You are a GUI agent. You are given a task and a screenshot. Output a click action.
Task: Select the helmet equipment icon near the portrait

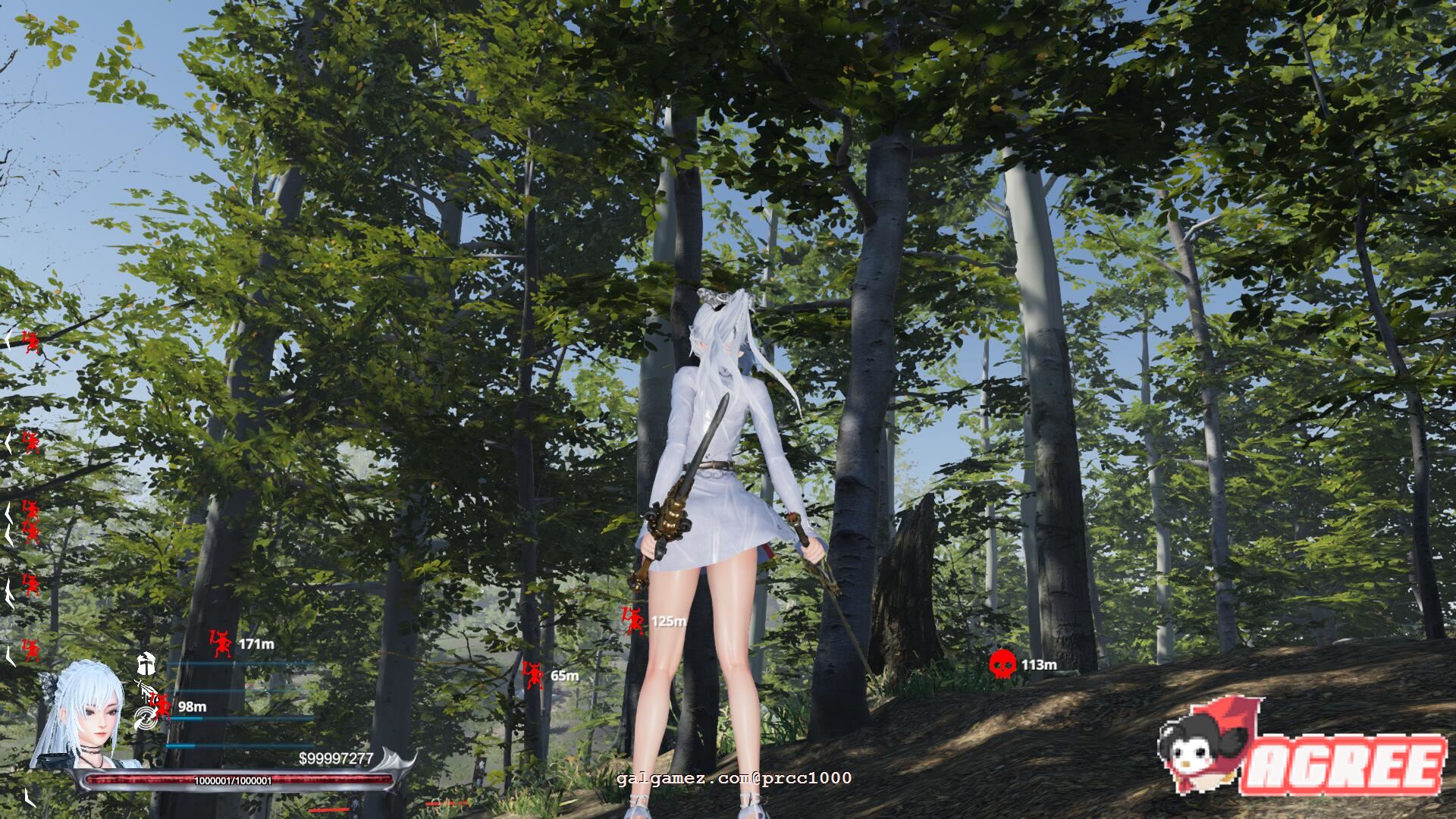coord(146,665)
